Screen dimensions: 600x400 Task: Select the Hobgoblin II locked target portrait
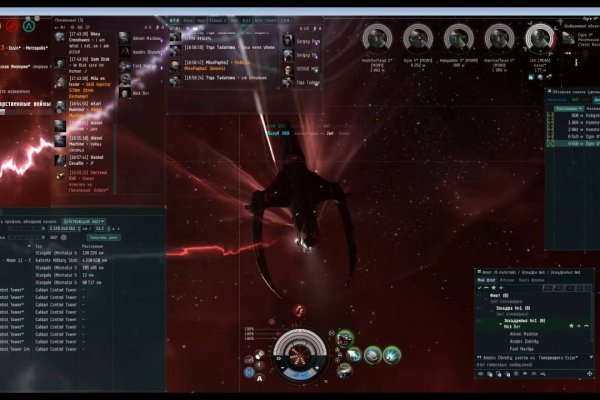(x=458, y=39)
